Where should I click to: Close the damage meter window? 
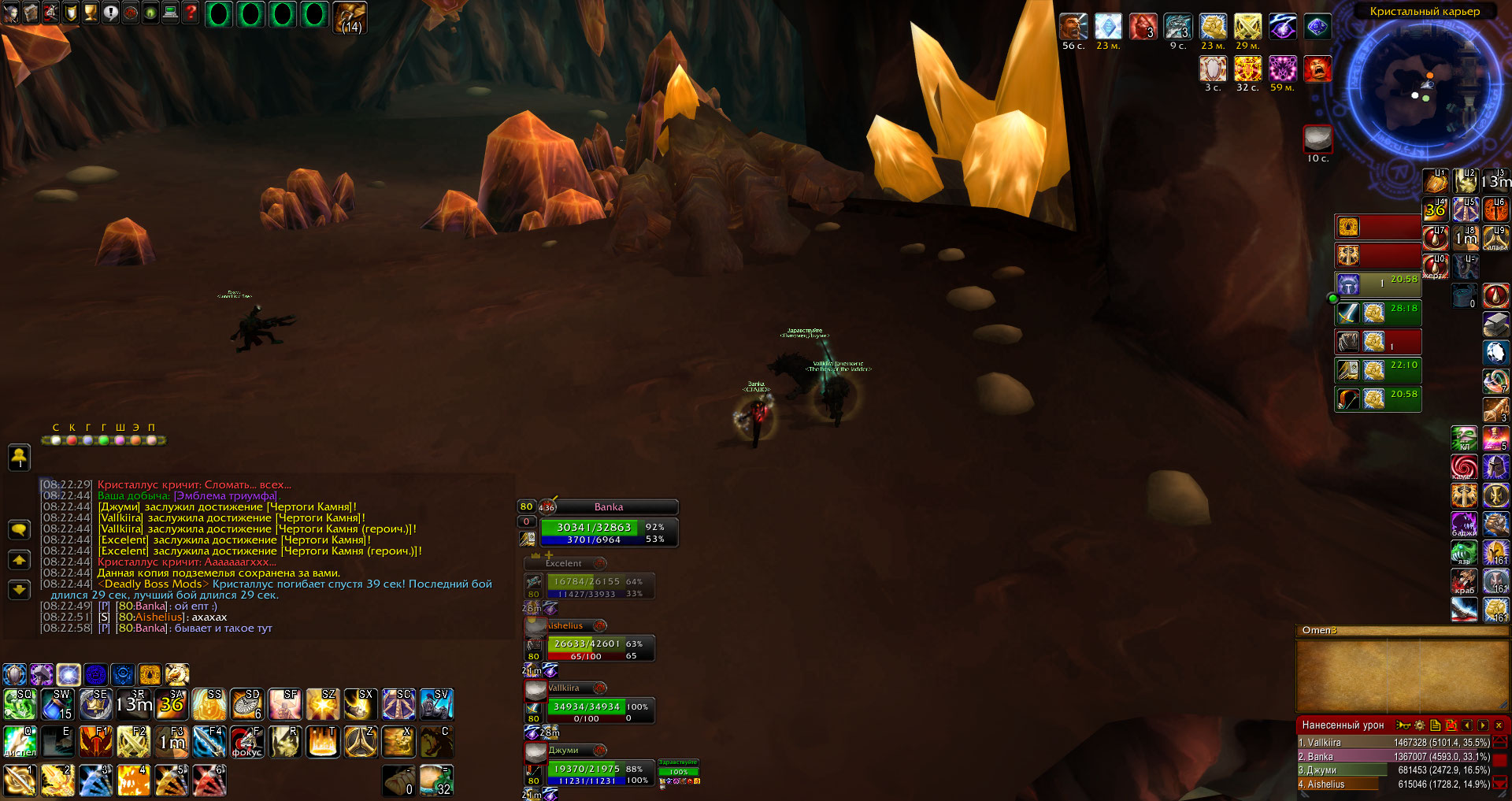click(1499, 725)
